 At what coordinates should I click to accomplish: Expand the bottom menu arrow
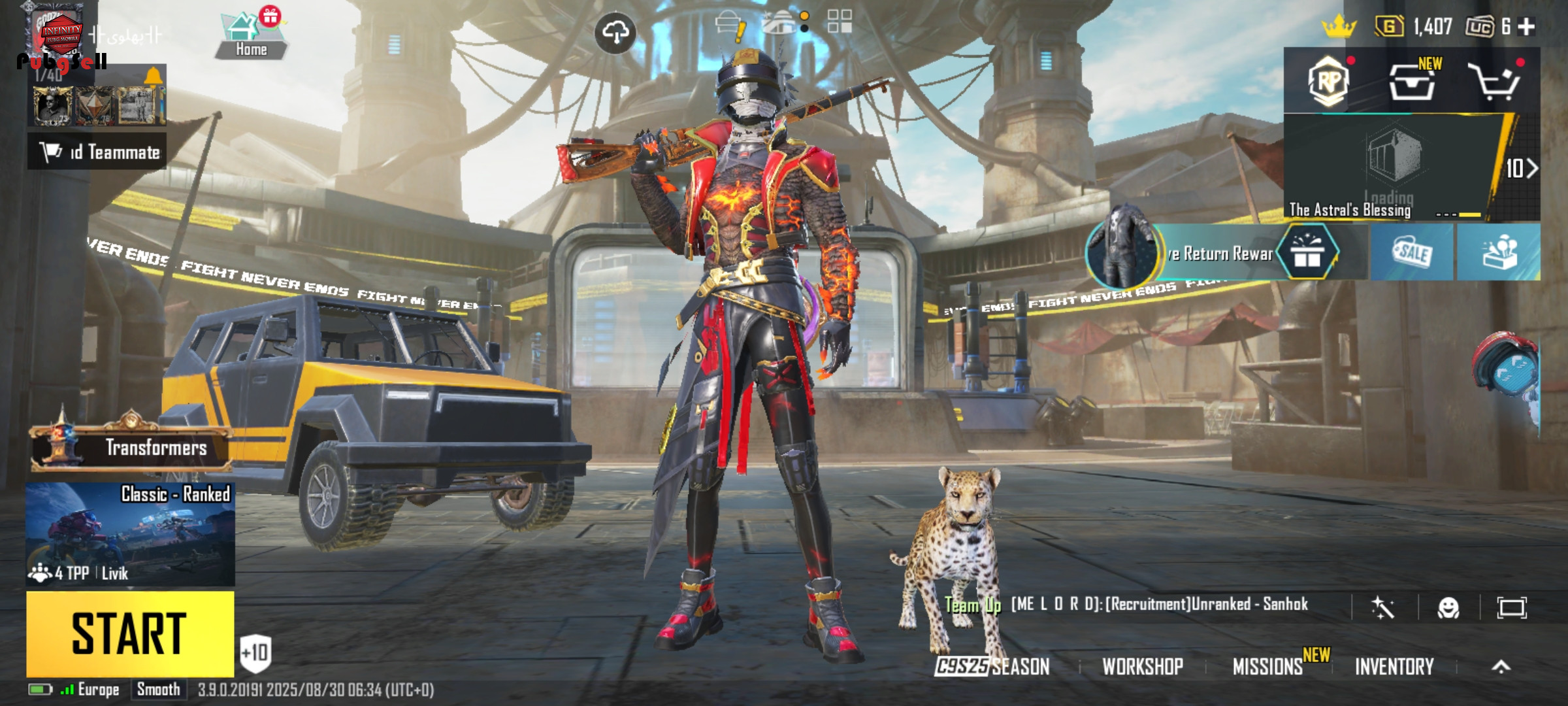click(x=1501, y=666)
